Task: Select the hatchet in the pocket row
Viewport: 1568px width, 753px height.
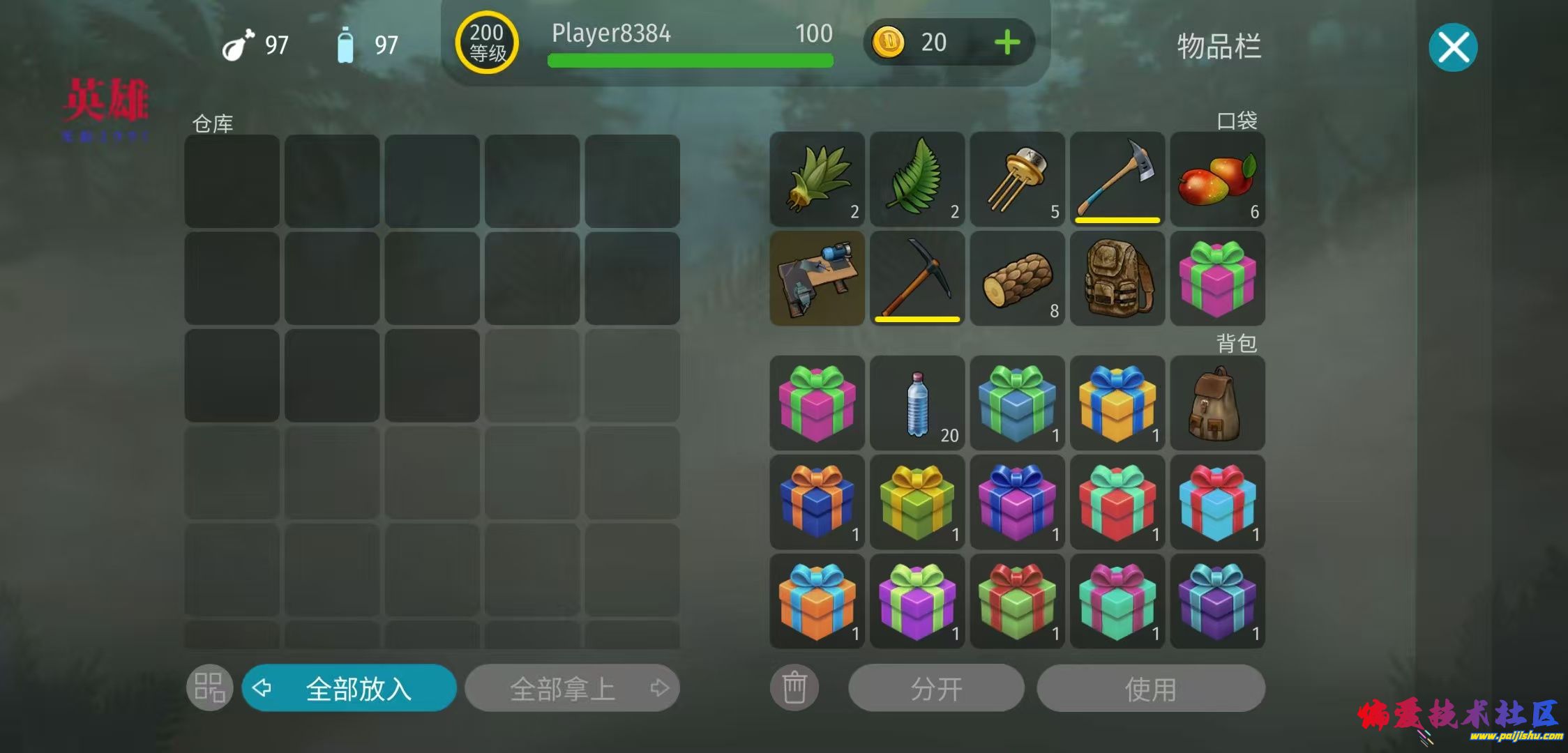Action: click(1117, 179)
